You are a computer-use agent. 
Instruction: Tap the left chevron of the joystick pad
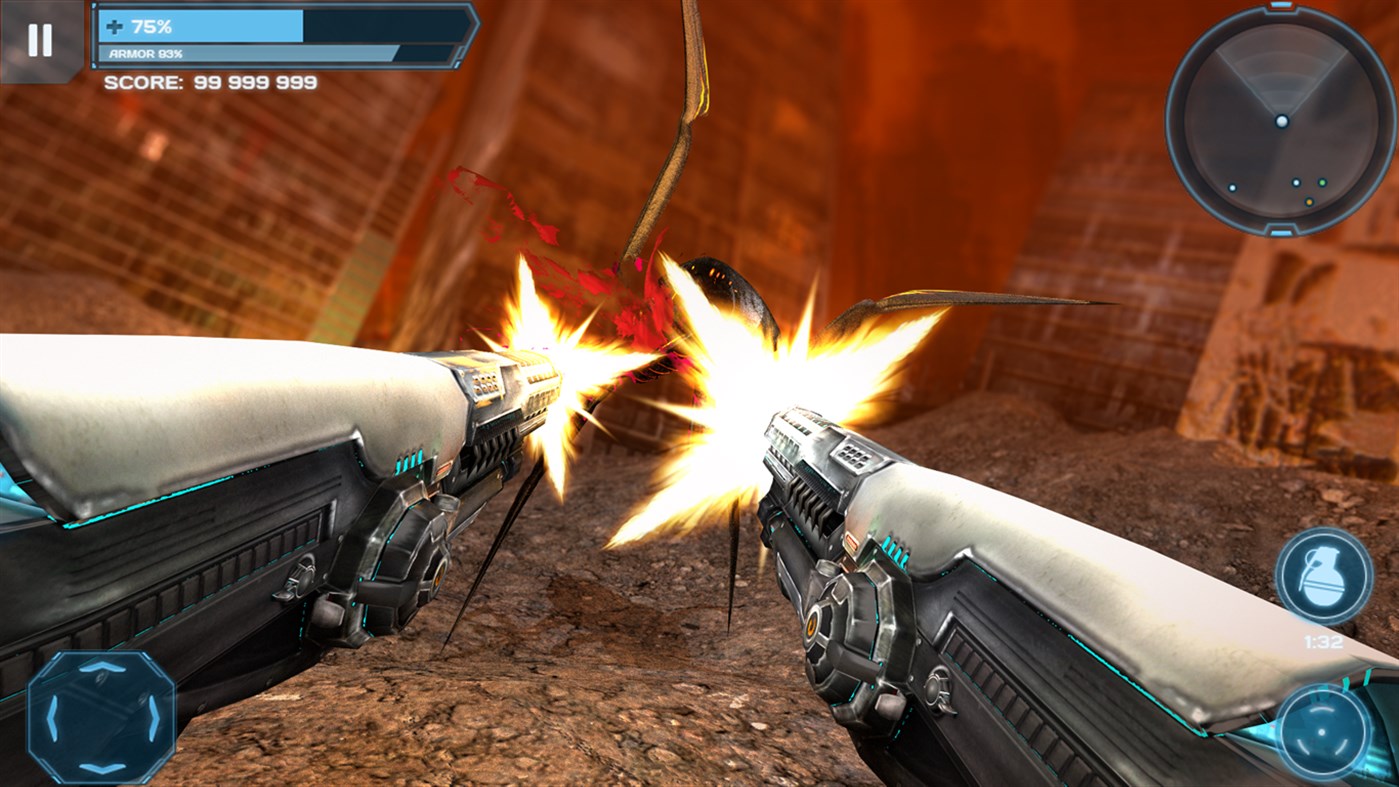tap(53, 717)
